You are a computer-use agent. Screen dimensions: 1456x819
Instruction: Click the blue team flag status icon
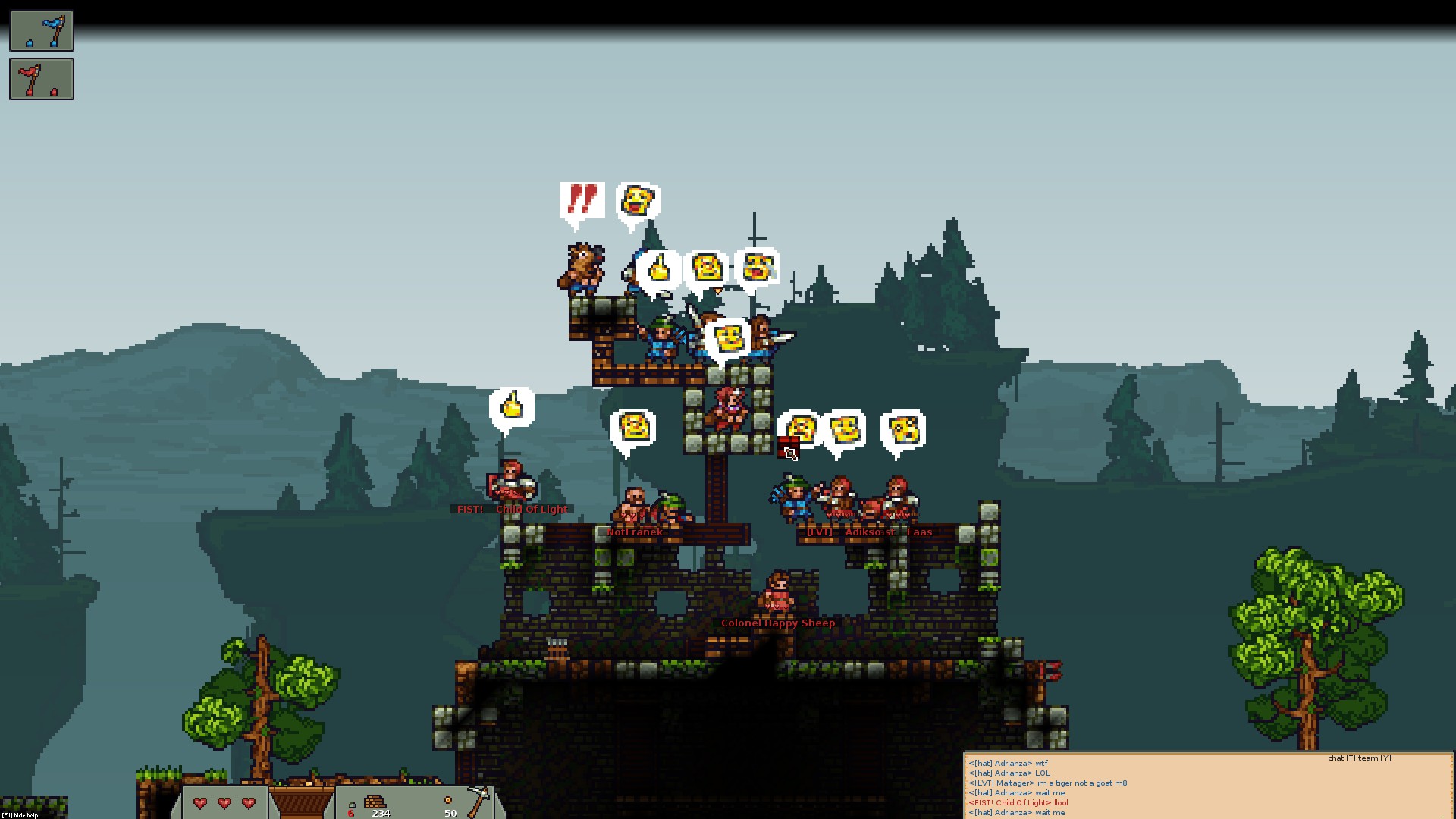(x=41, y=31)
